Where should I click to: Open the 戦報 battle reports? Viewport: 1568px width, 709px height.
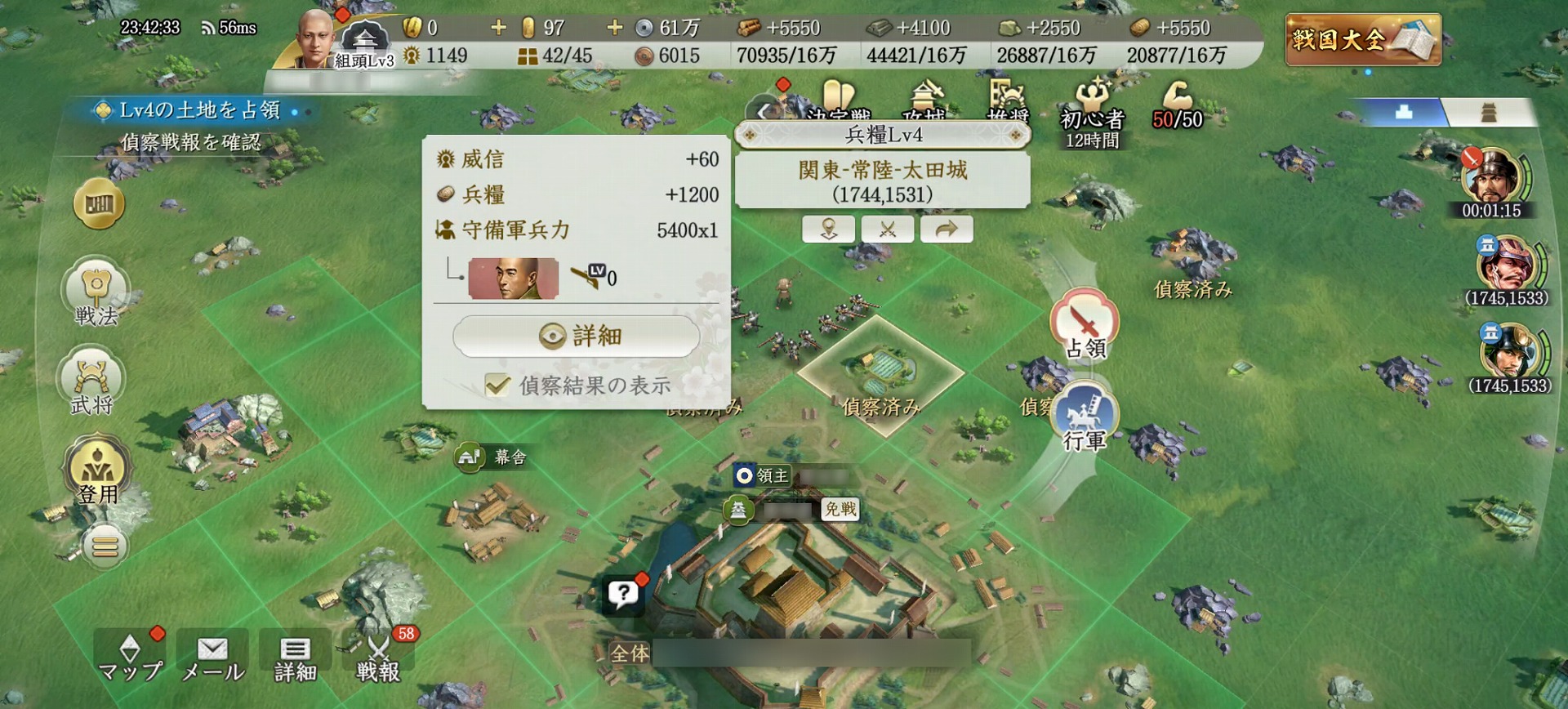click(x=378, y=658)
